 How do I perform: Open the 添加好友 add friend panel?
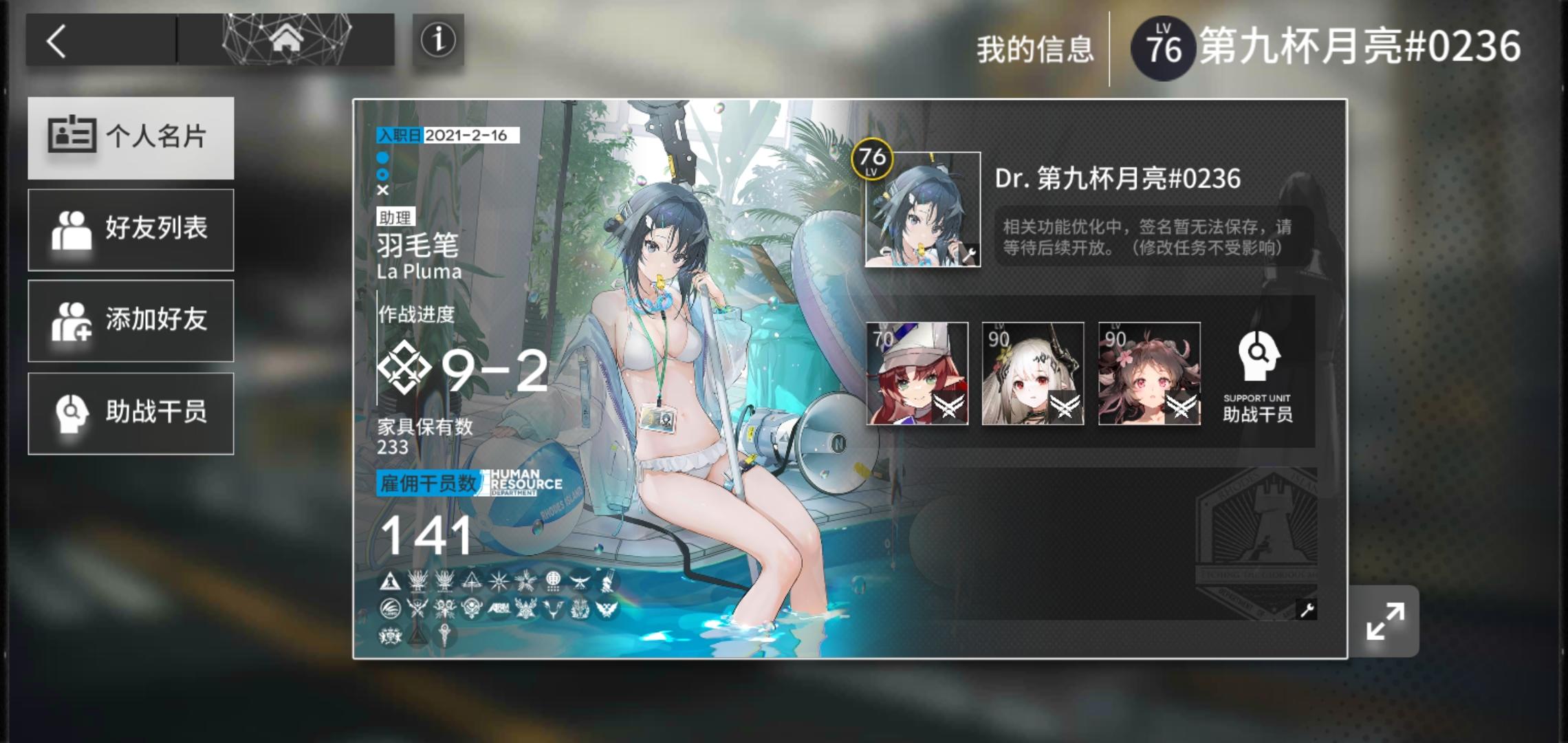[131, 321]
